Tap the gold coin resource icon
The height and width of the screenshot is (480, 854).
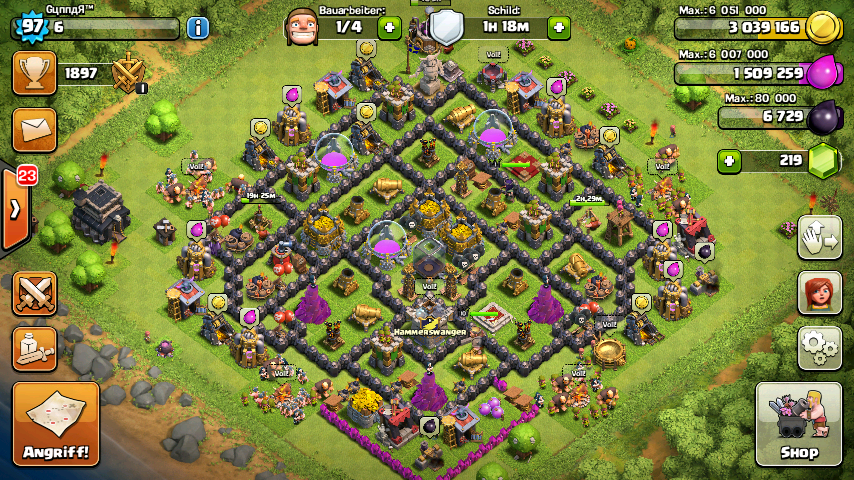pyautogui.click(x=822, y=27)
